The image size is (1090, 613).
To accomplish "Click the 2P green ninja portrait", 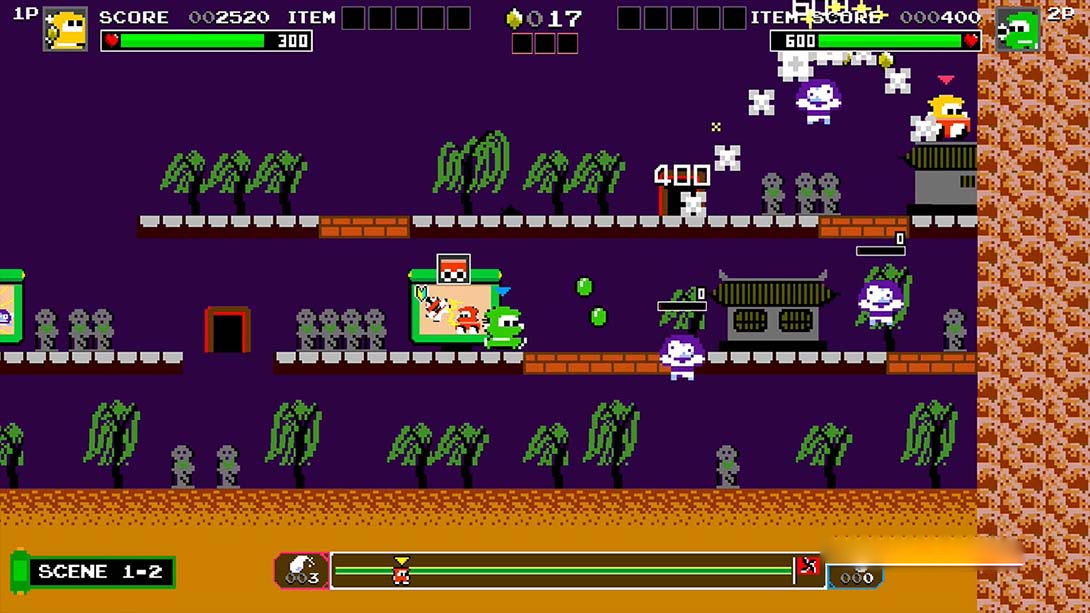I will coord(1017,29).
